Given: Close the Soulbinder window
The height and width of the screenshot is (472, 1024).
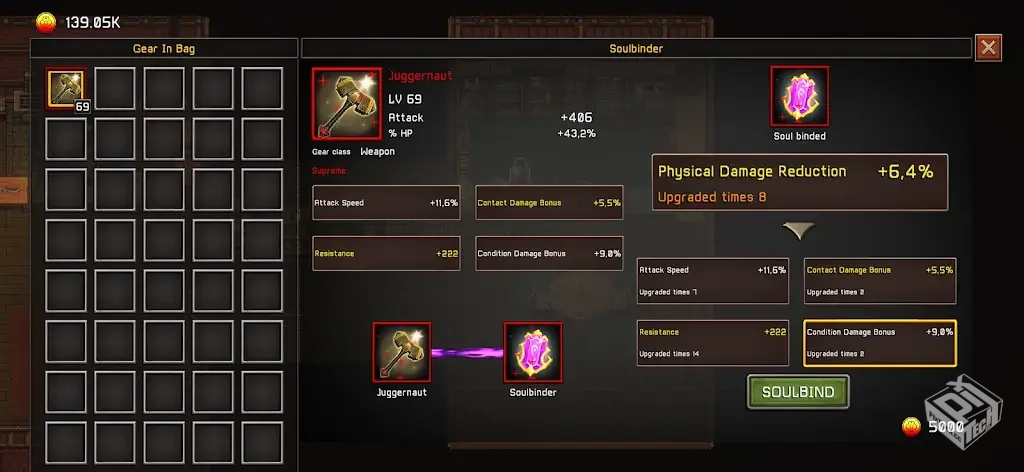Looking at the screenshot, I should 988,47.
